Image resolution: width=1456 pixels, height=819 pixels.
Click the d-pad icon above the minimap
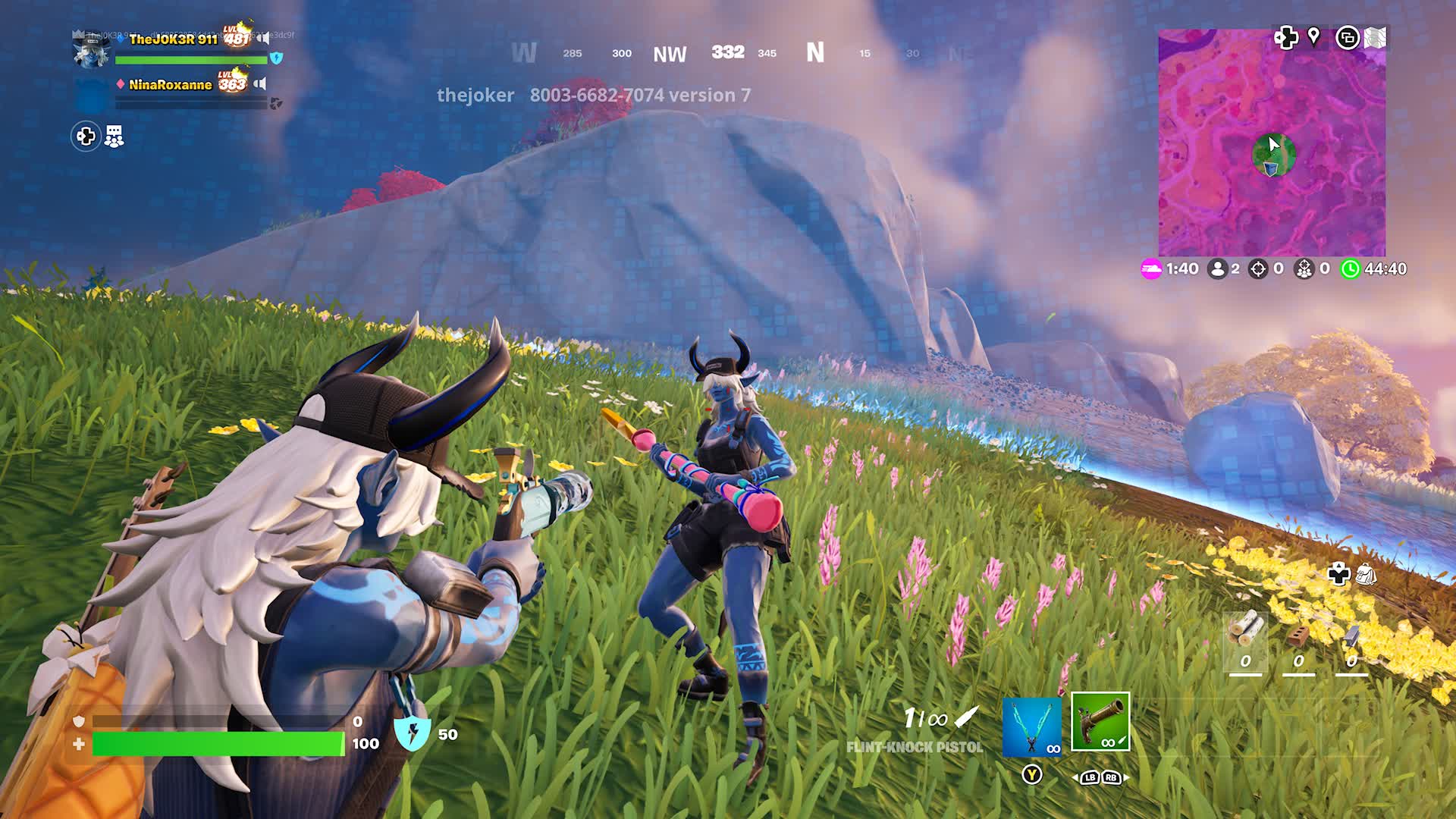tap(1287, 36)
